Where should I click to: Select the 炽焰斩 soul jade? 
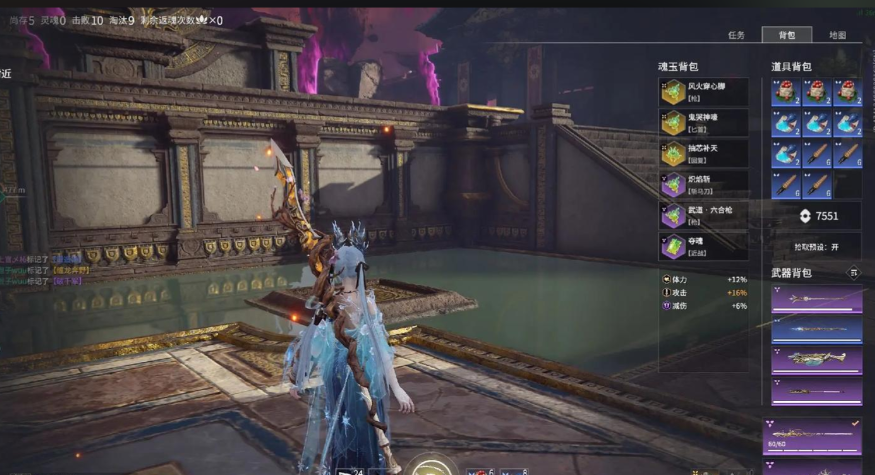click(703, 185)
